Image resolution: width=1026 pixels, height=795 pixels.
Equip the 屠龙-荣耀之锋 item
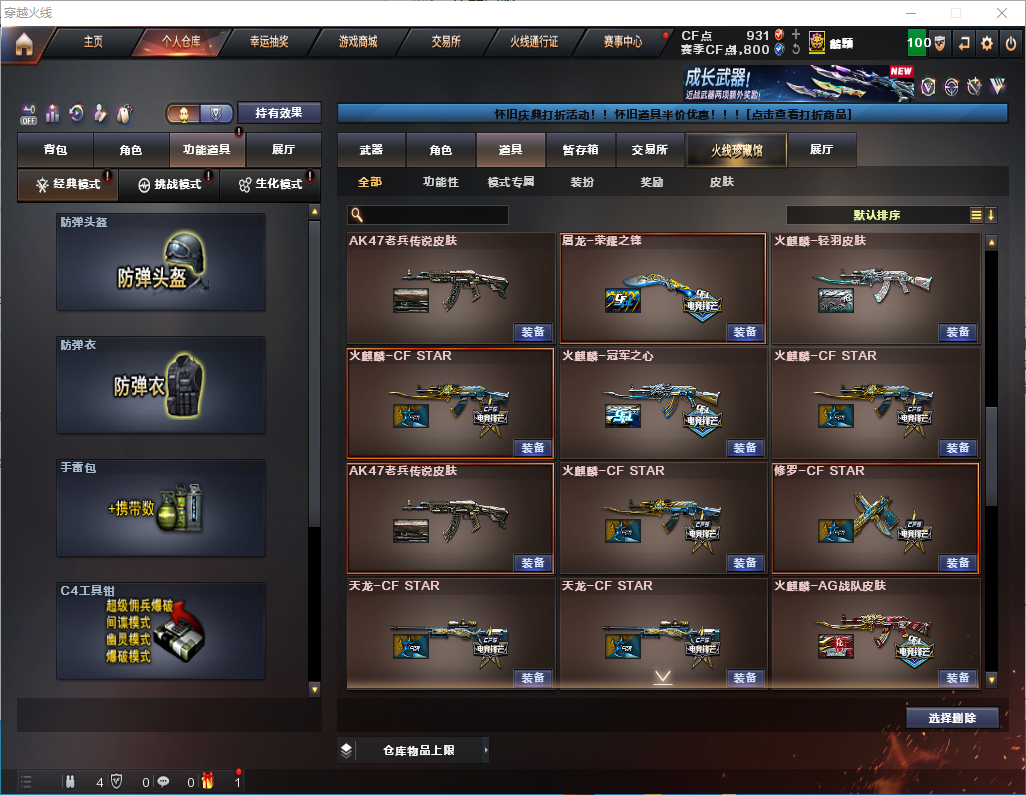744,332
